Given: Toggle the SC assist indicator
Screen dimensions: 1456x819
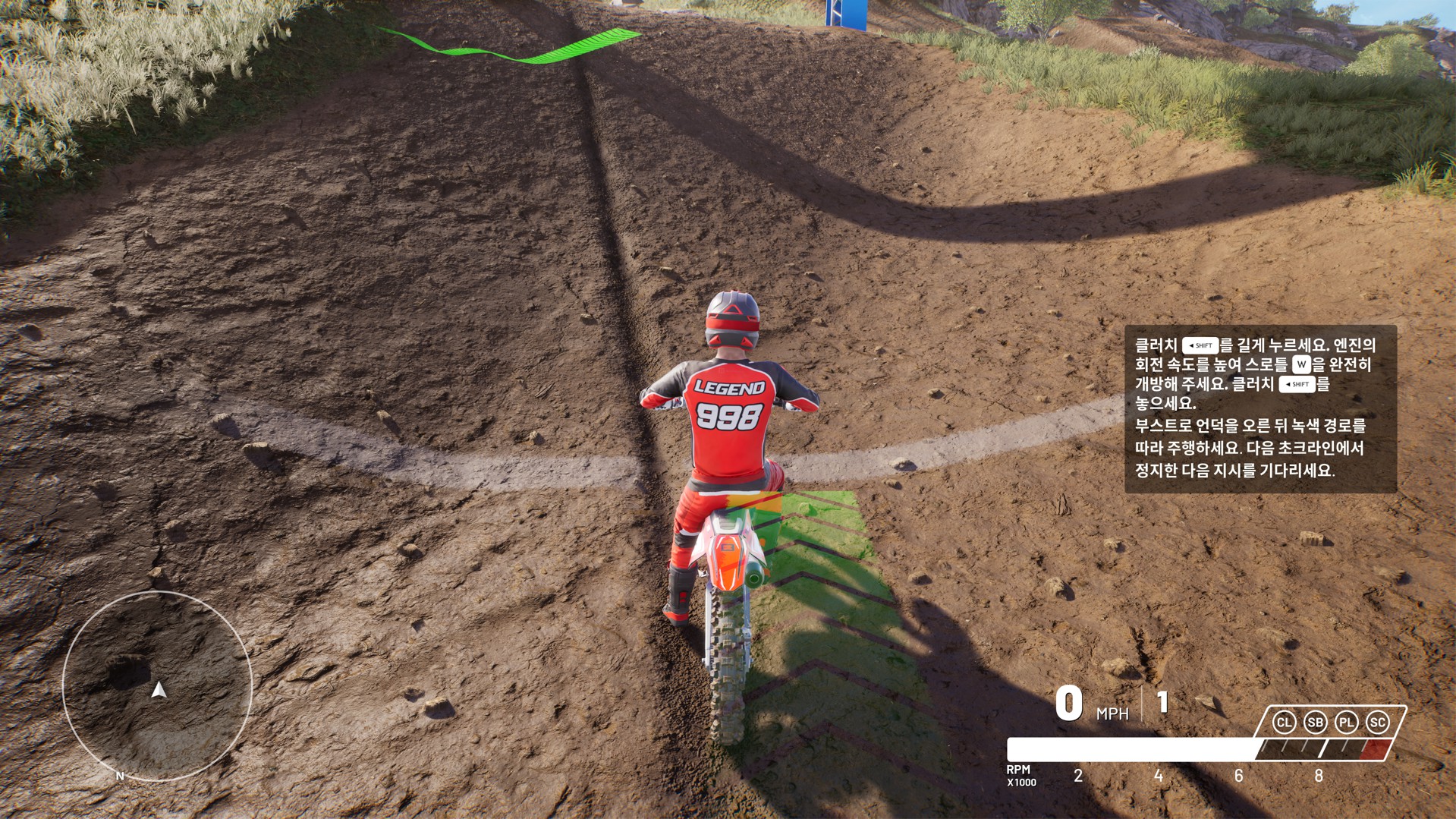Looking at the screenshot, I should click(x=1378, y=723).
